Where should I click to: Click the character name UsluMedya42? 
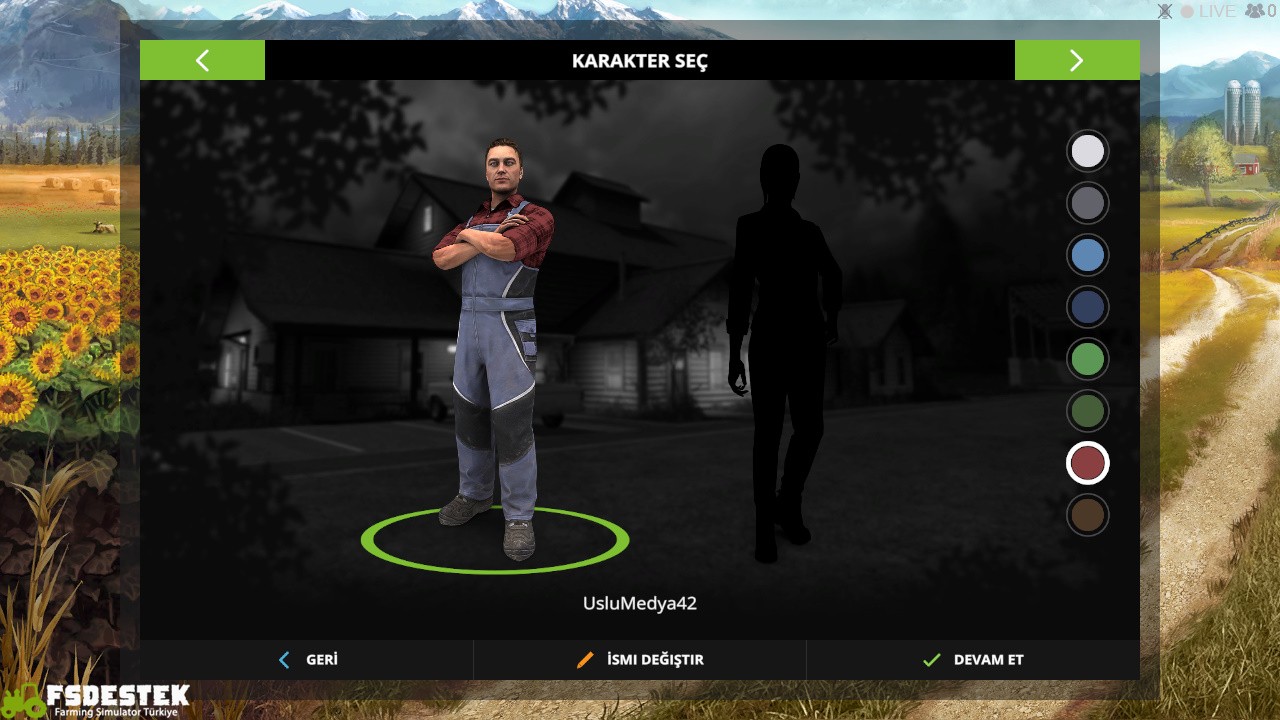click(x=640, y=602)
